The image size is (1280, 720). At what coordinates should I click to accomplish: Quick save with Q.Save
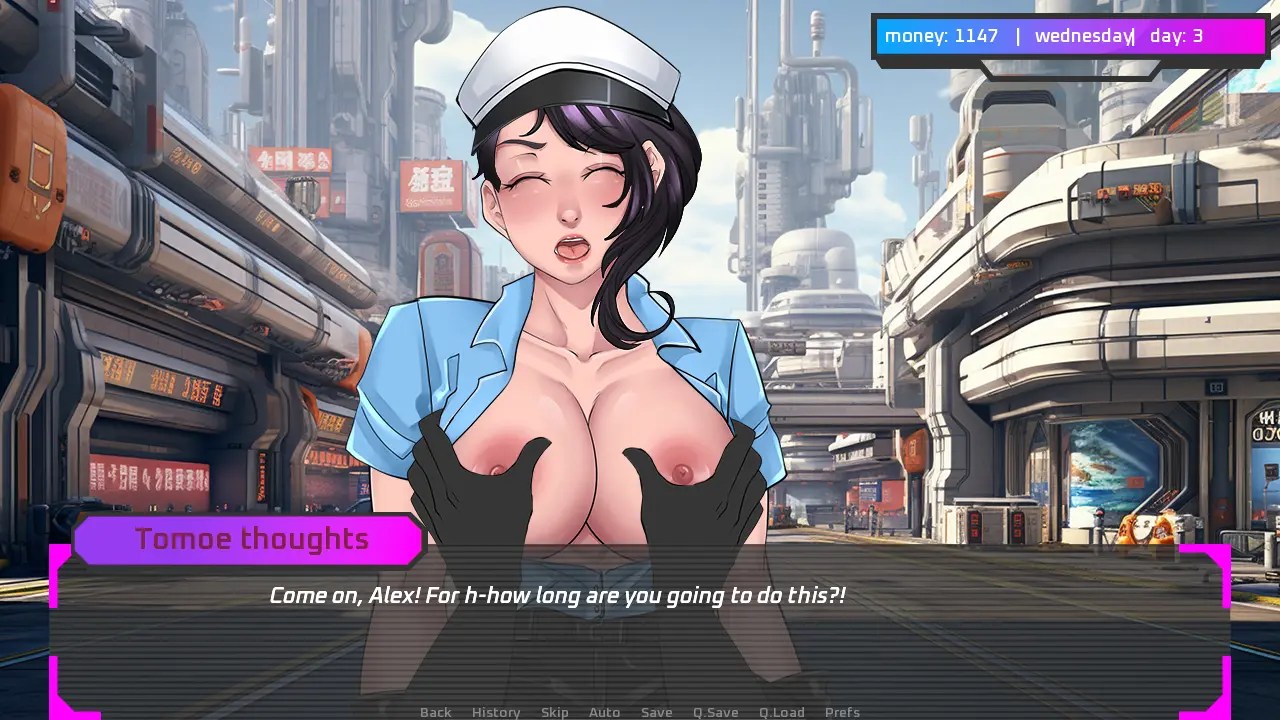(715, 712)
